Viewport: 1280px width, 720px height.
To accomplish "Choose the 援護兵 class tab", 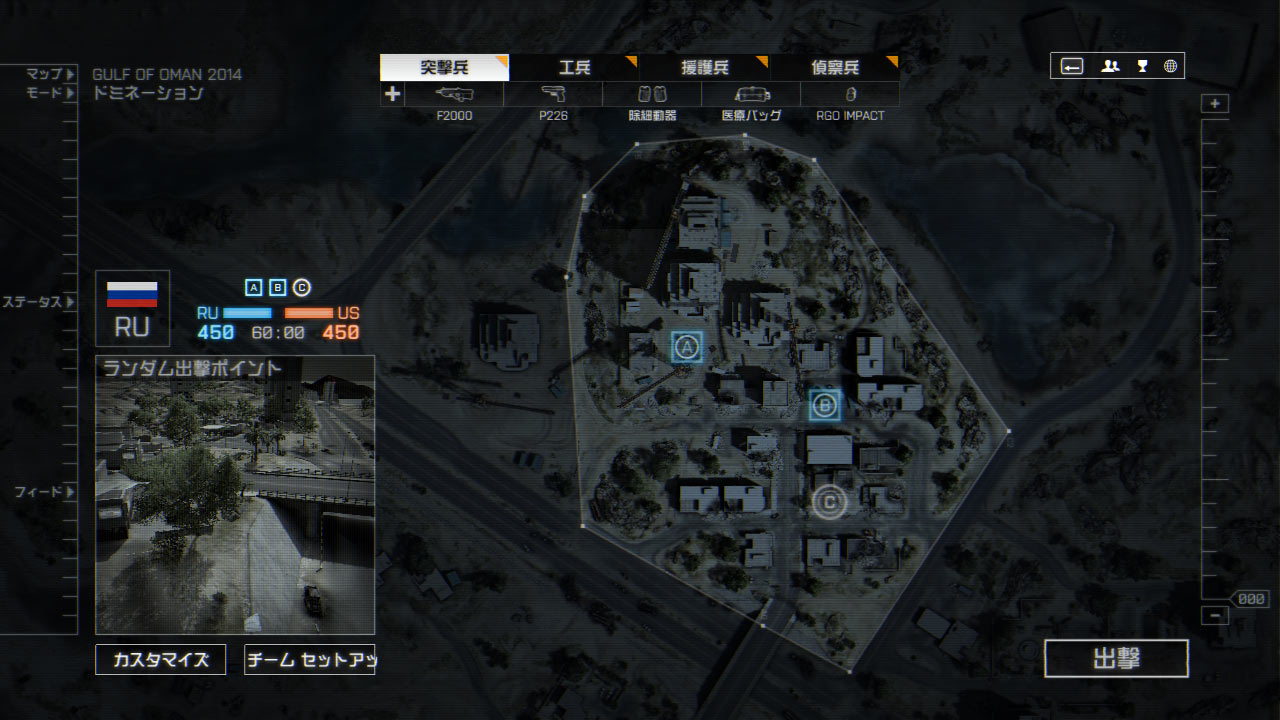I will [704, 68].
